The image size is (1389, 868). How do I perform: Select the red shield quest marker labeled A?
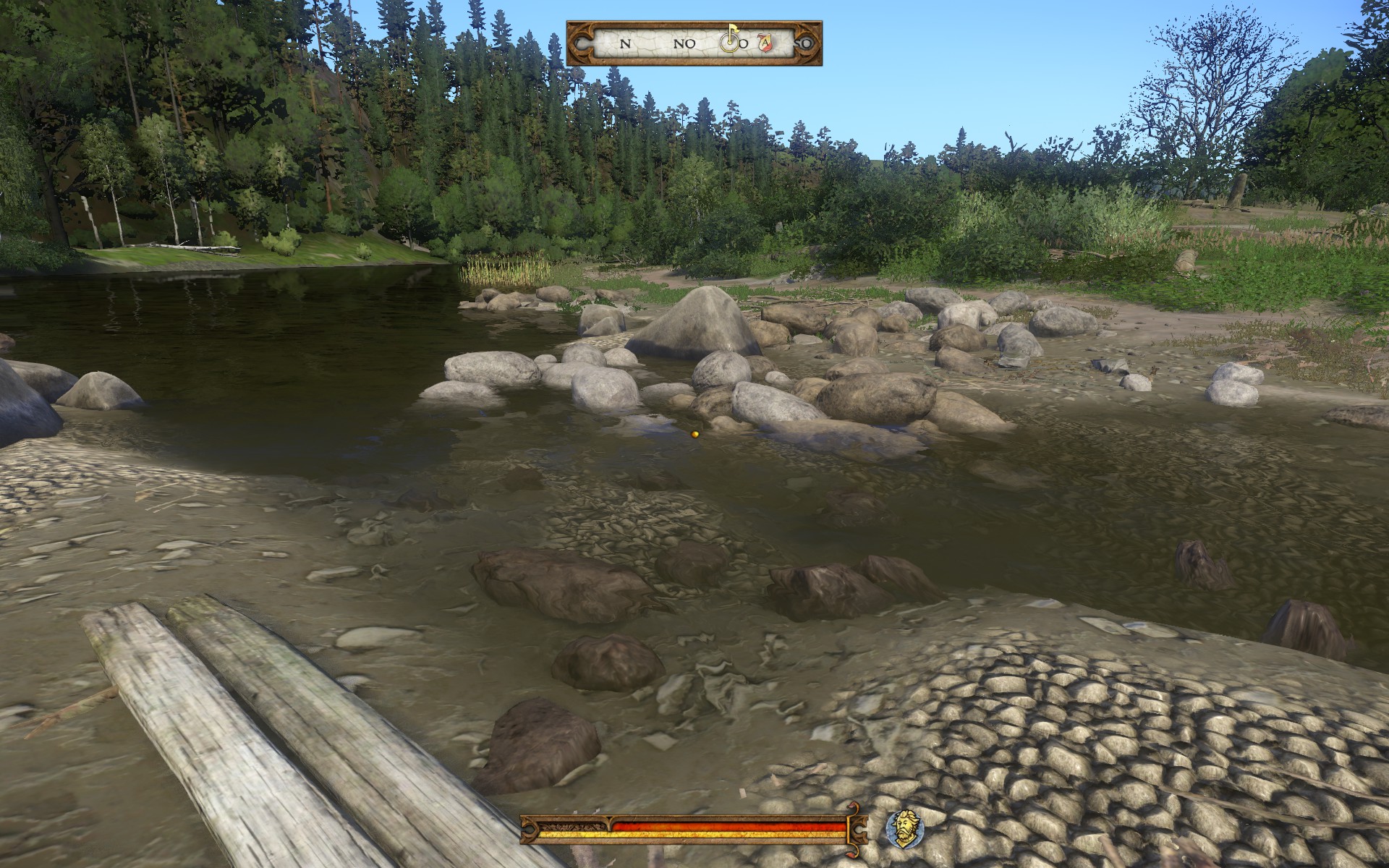(x=765, y=43)
